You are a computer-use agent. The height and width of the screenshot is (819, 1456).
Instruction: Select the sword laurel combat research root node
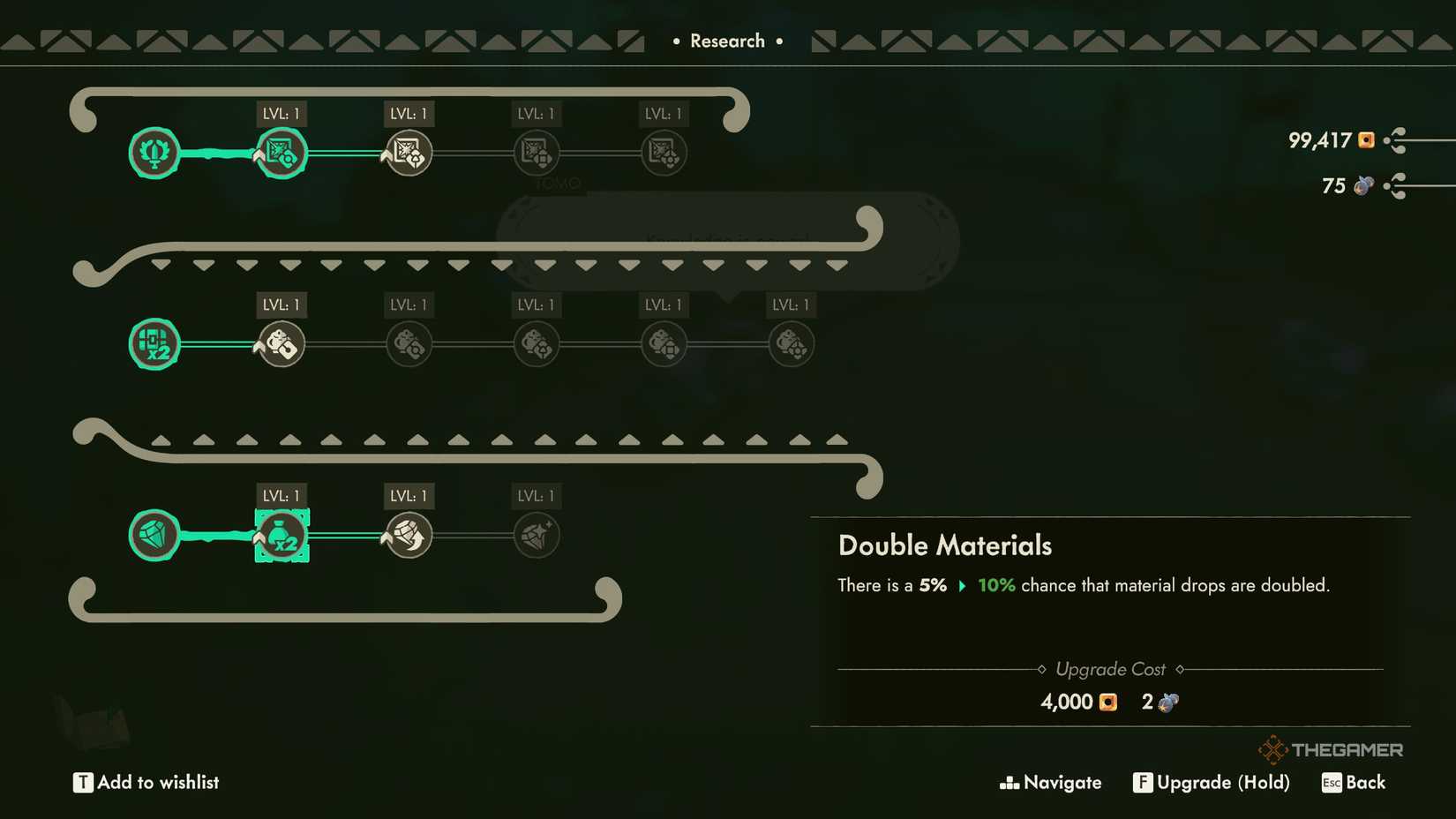(x=154, y=152)
